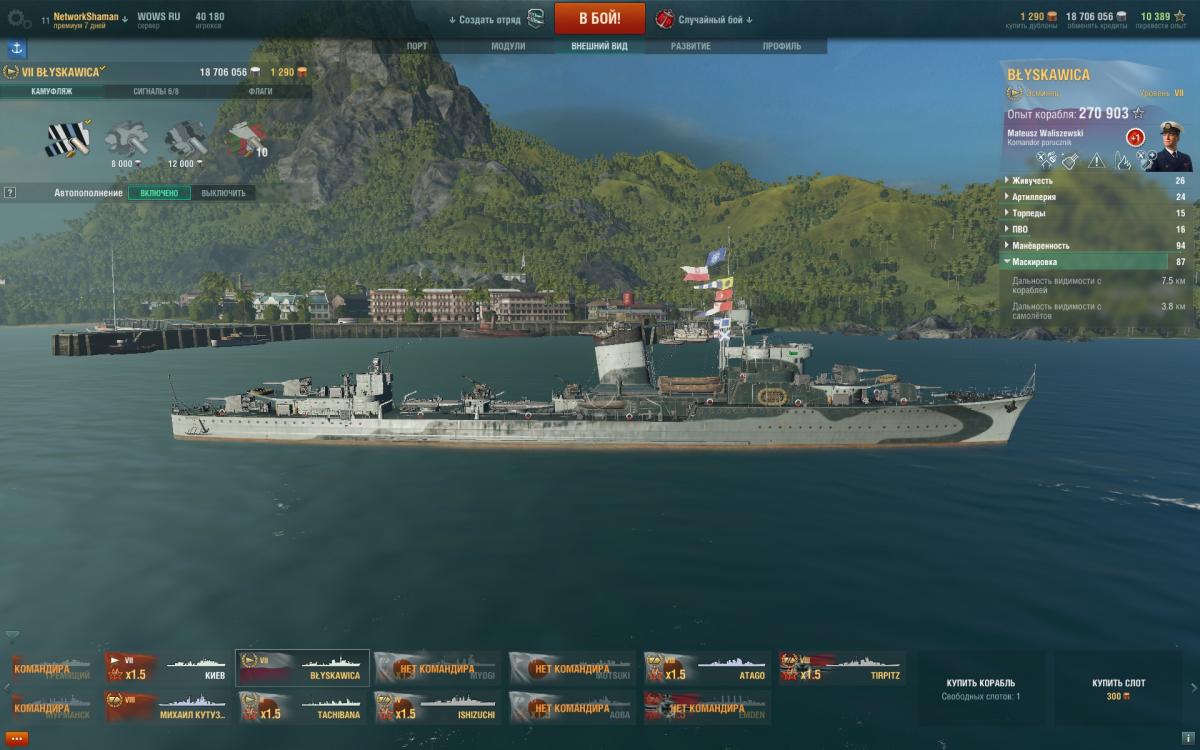Create a division with Создать отряд
This screenshot has width=1200, height=750.
pos(485,19)
